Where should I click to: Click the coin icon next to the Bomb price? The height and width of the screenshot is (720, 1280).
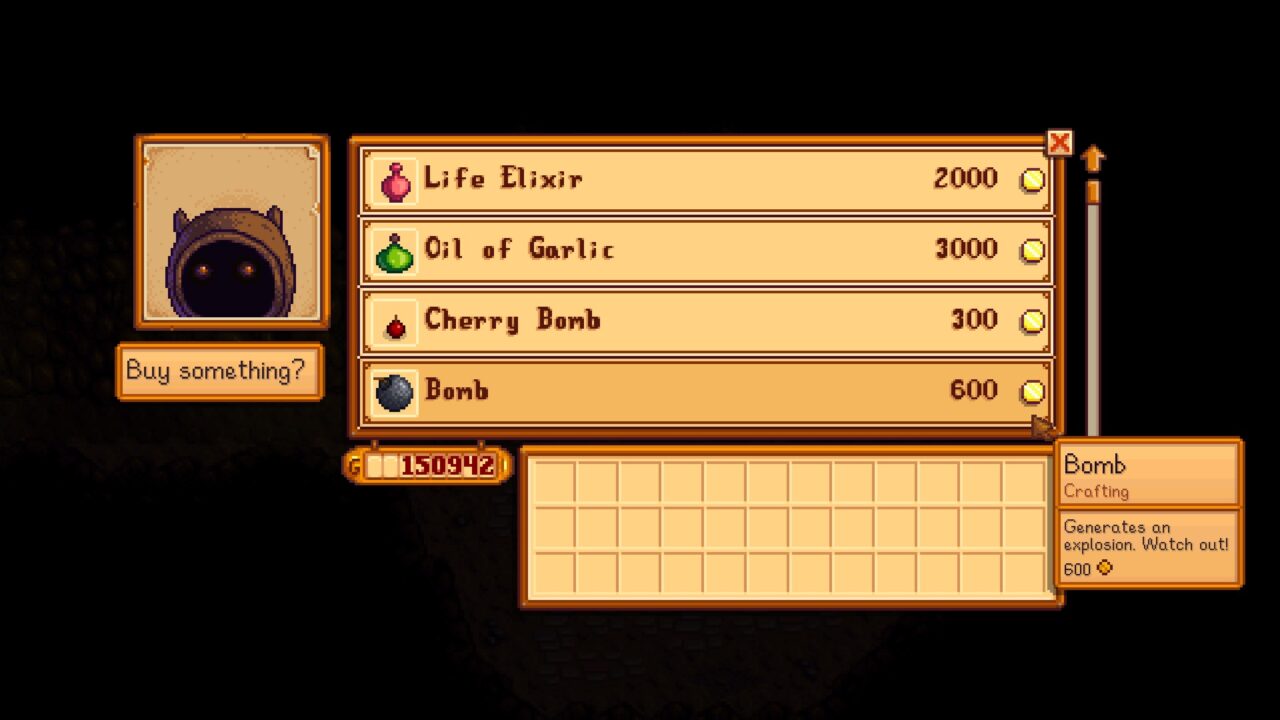[1033, 391]
